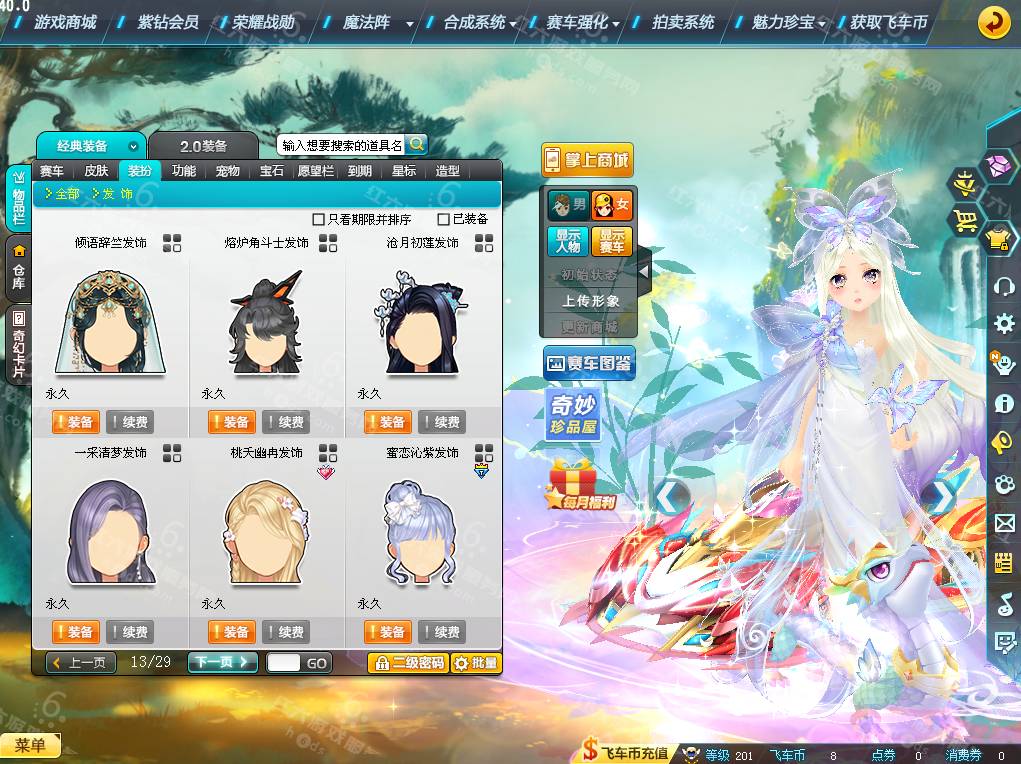Choose the 女 female gender button

click(x=611, y=206)
